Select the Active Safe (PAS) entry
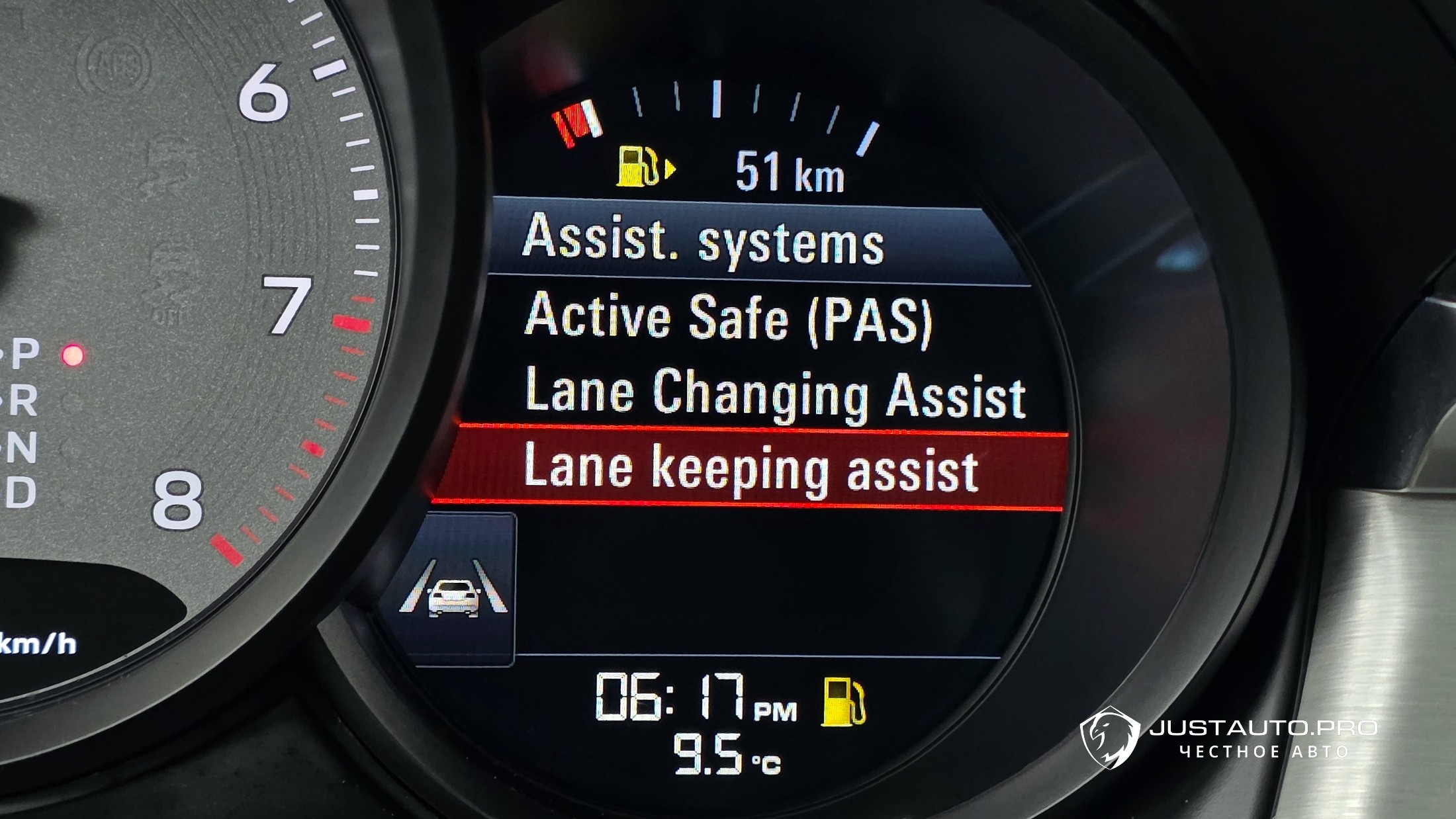 (x=728, y=320)
